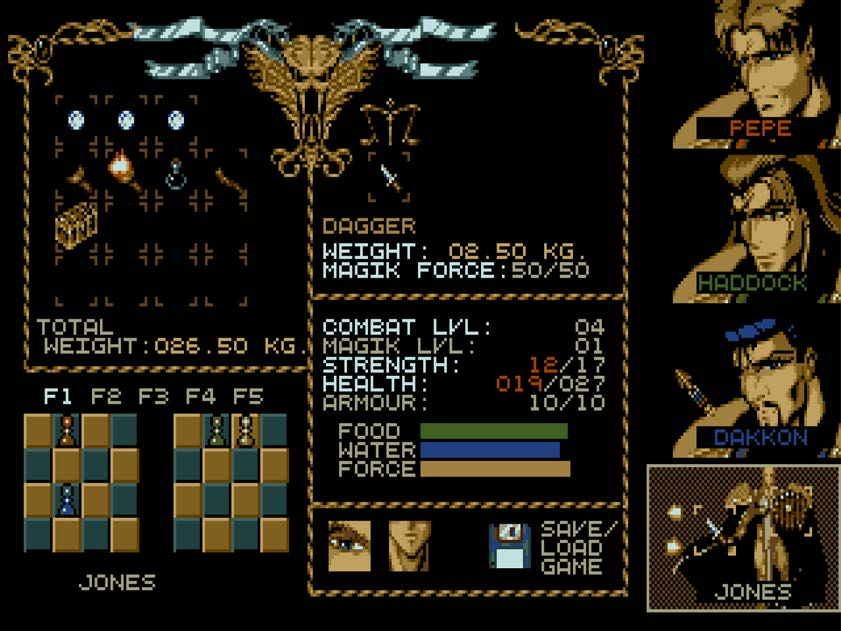Switch to Dakkon's portrait
This screenshot has width=841, height=631.
[760, 385]
